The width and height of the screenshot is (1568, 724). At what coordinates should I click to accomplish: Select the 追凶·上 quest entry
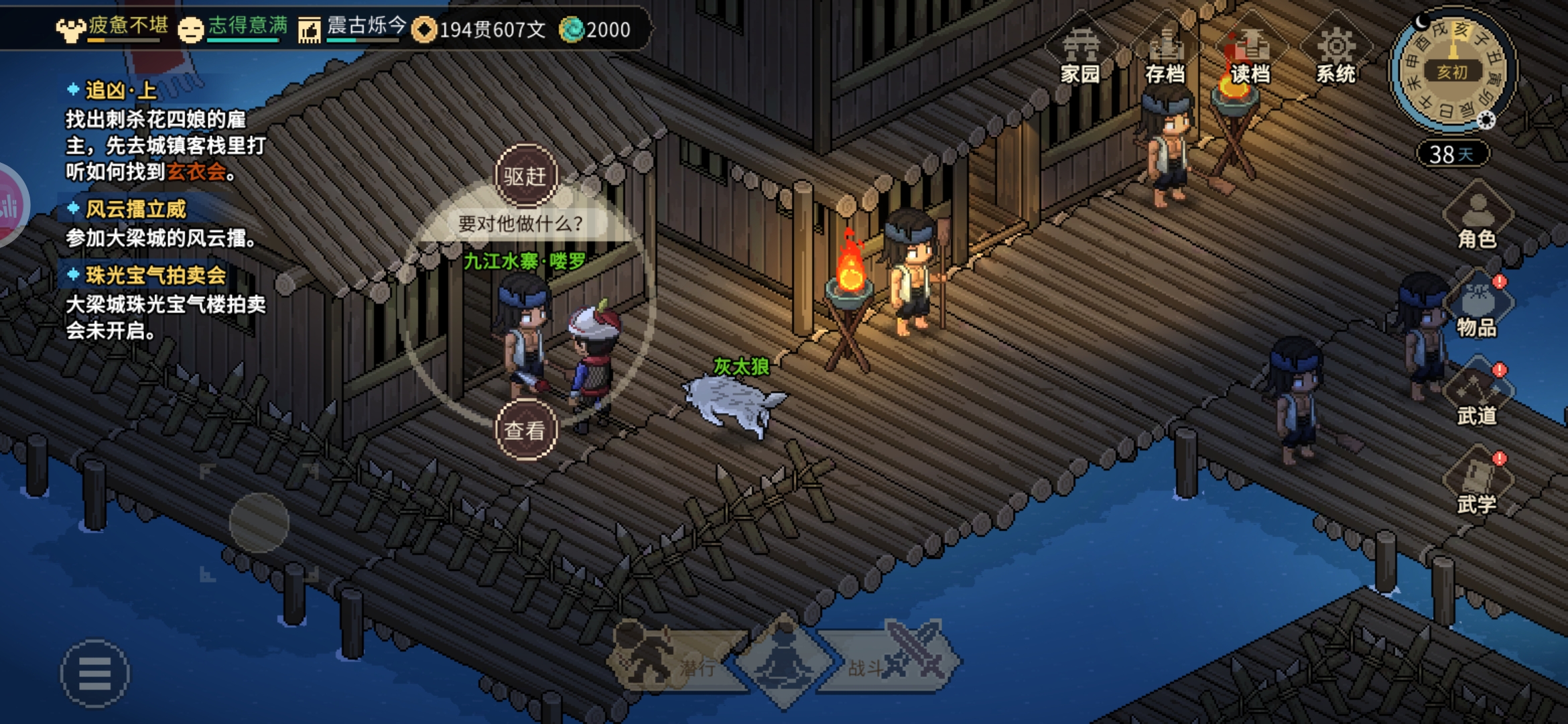[x=121, y=90]
